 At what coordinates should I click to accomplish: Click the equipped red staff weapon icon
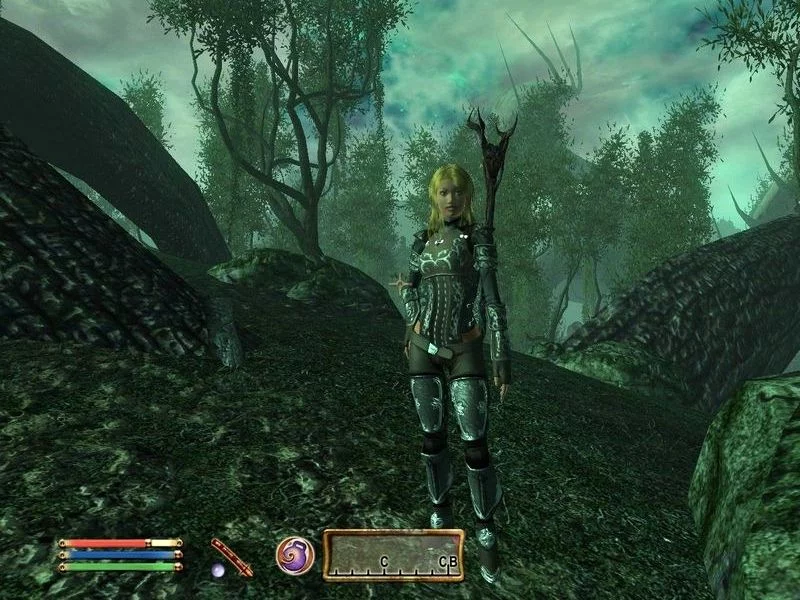pos(231,556)
